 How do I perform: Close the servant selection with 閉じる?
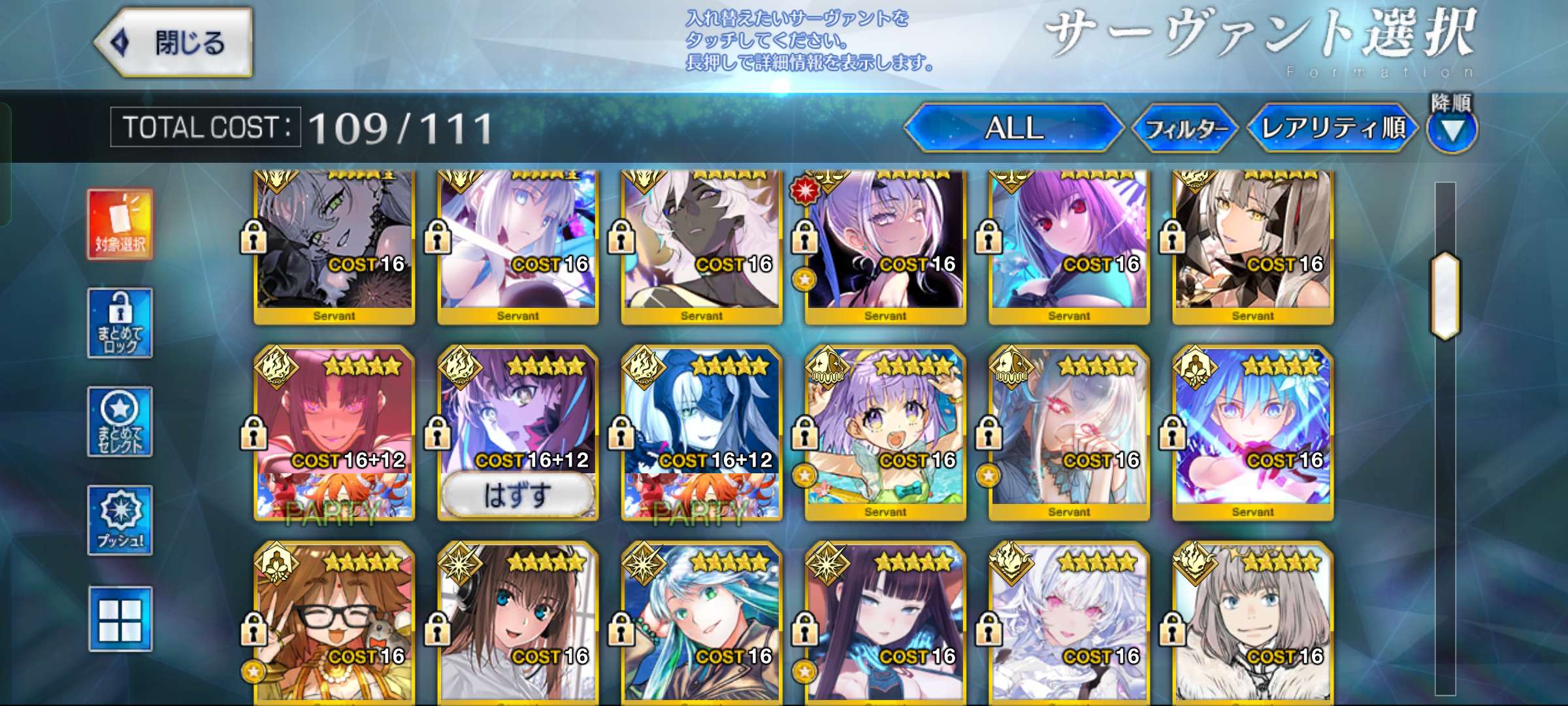click(174, 43)
